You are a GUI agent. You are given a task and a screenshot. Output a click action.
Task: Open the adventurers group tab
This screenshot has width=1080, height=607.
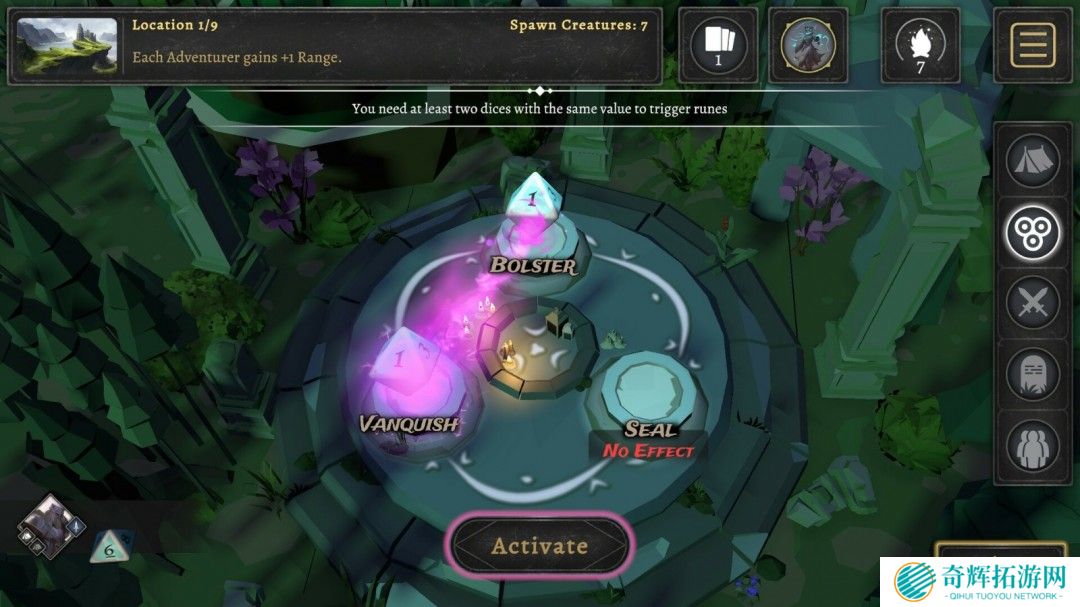(1033, 446)
